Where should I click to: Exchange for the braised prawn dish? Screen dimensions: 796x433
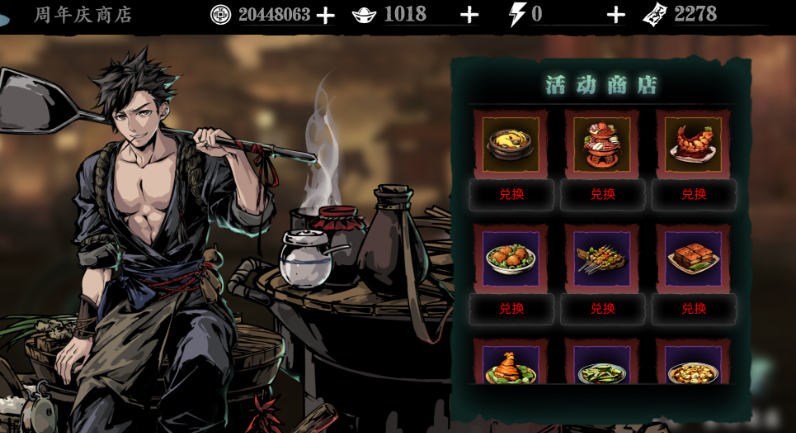(693, 194)
